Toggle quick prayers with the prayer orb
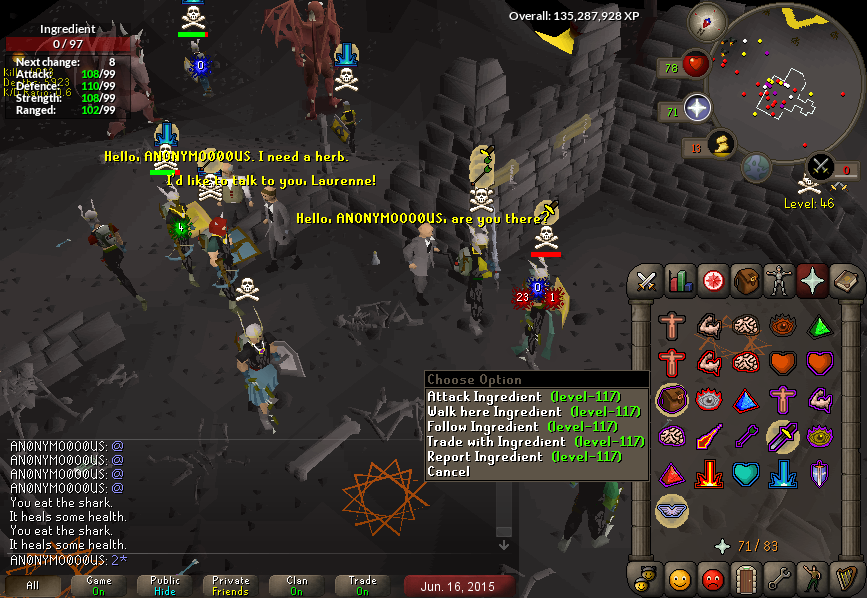 coord(696,108)
